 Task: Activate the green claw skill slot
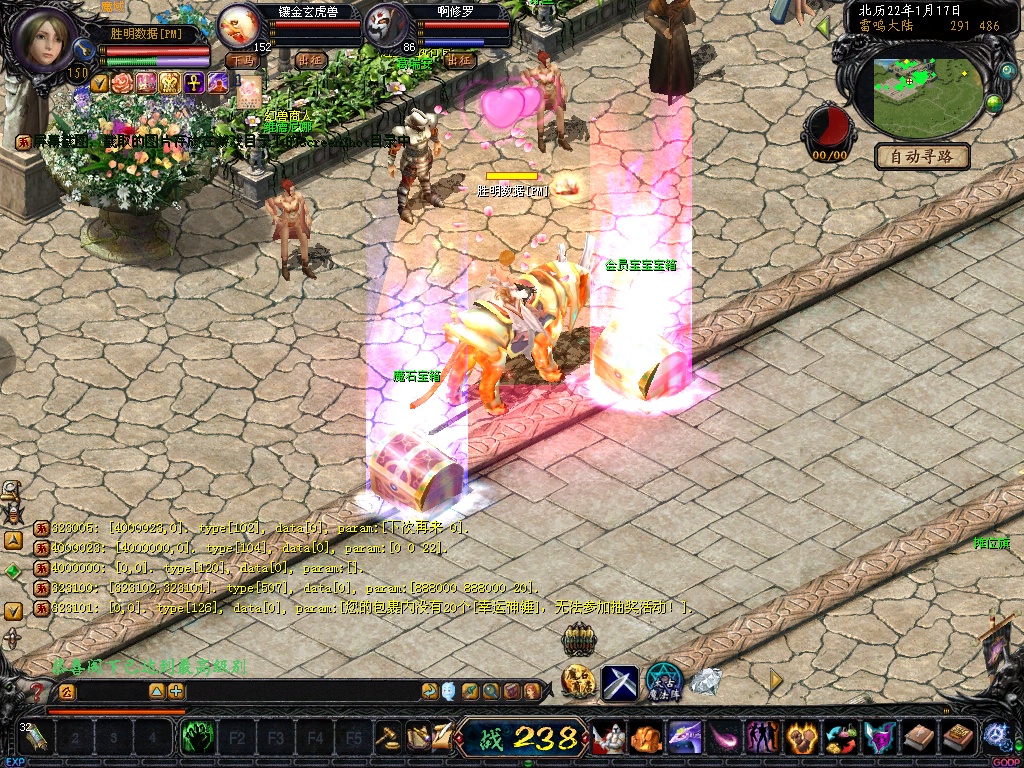pyautogui.click(x=198, y=738)
